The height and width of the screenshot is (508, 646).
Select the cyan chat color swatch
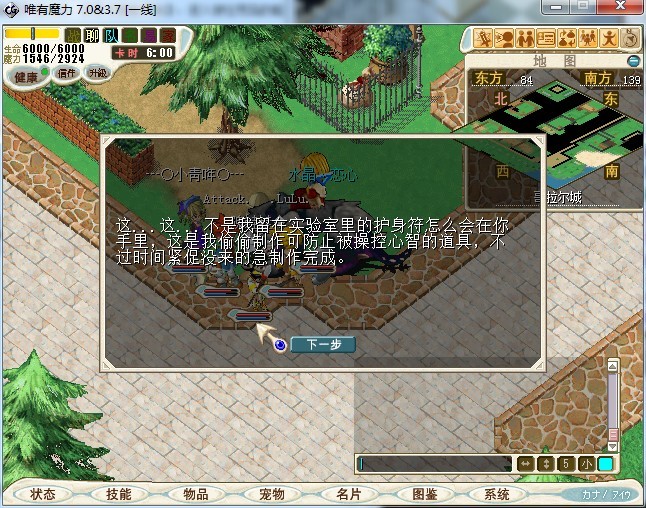click(x=605, y=464)
